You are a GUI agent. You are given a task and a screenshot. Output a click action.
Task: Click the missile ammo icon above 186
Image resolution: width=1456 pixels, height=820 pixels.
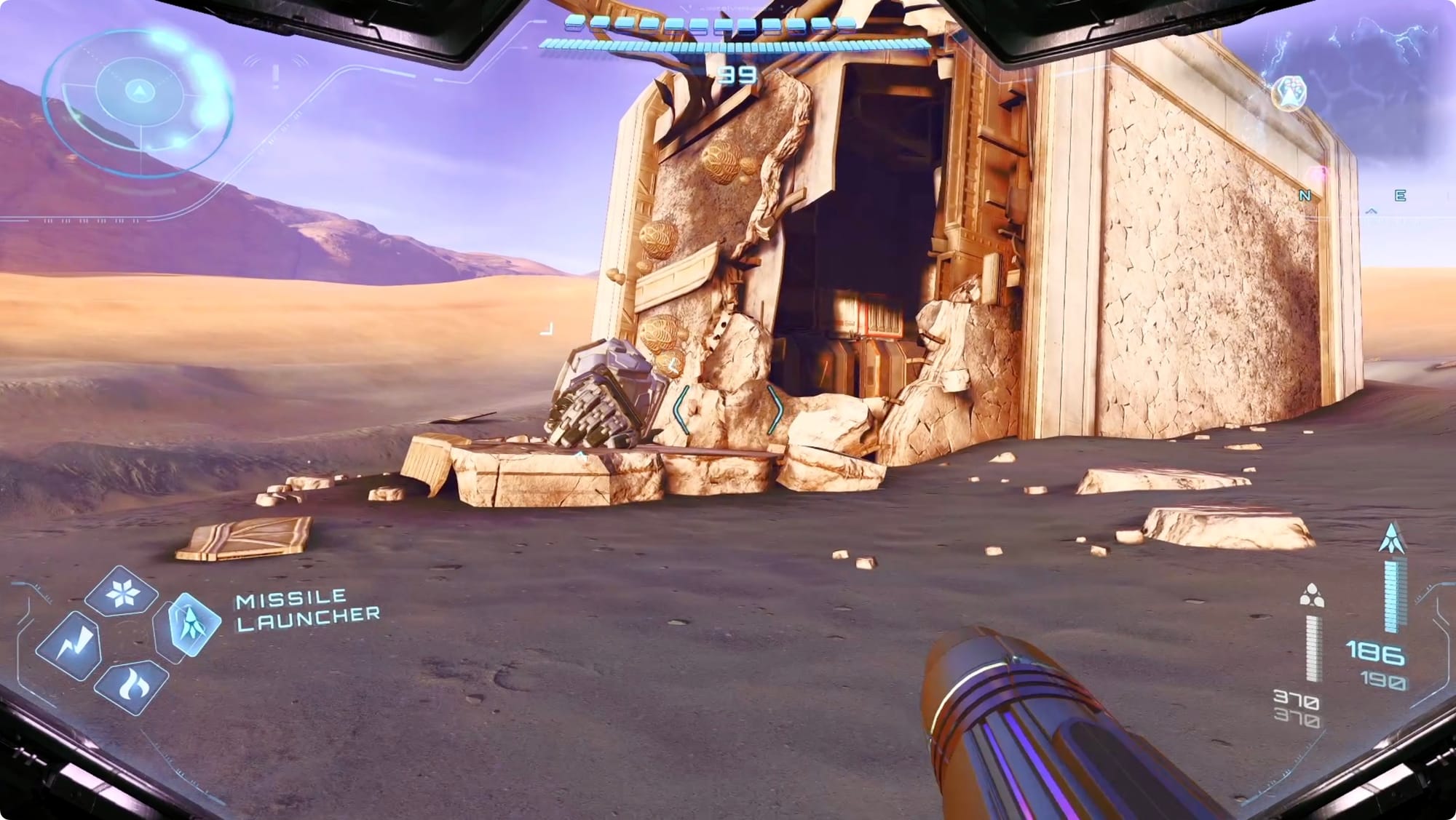coord(1392,538)
